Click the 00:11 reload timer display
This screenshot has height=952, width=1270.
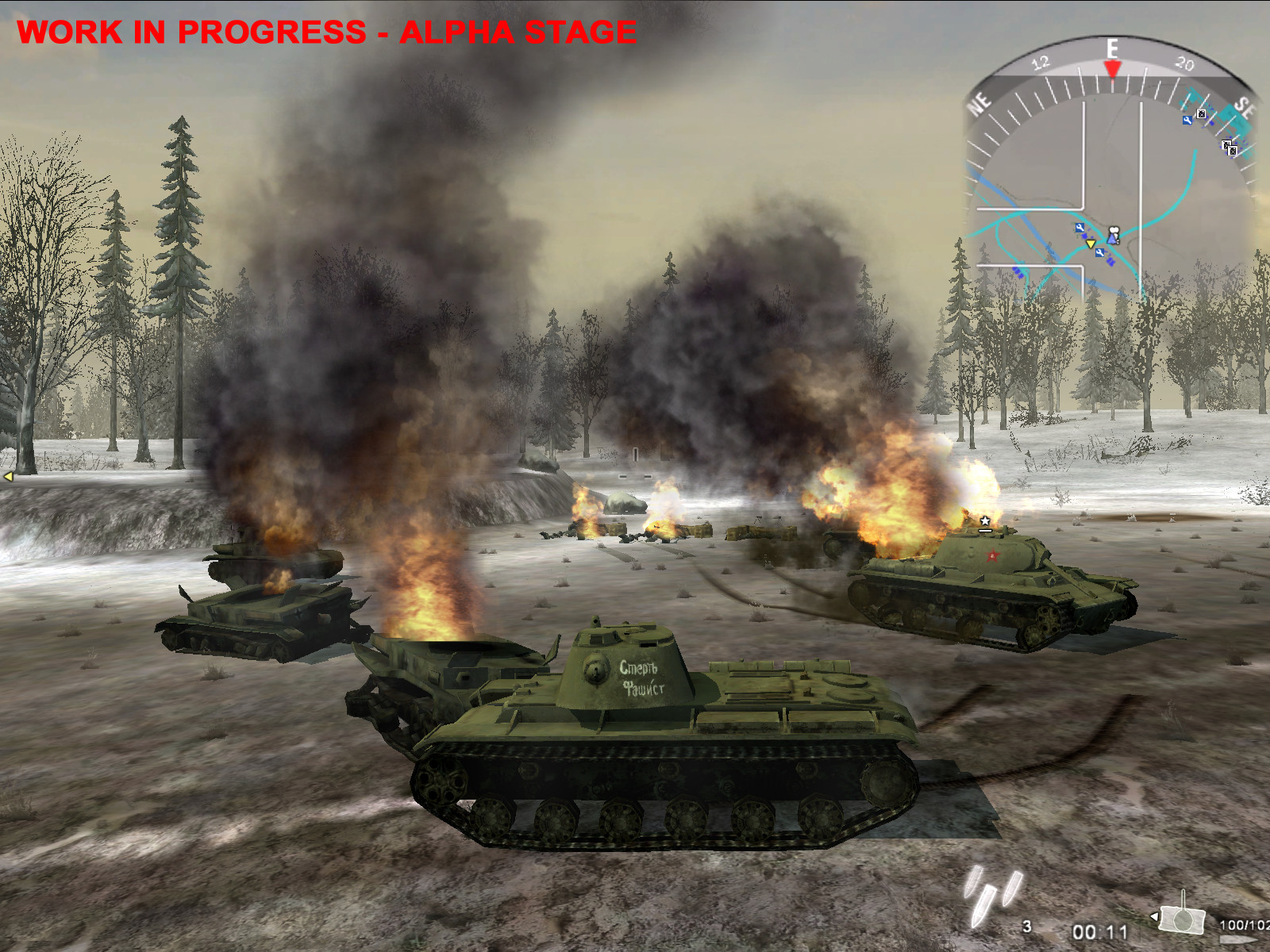click(x=1100, y=933)
